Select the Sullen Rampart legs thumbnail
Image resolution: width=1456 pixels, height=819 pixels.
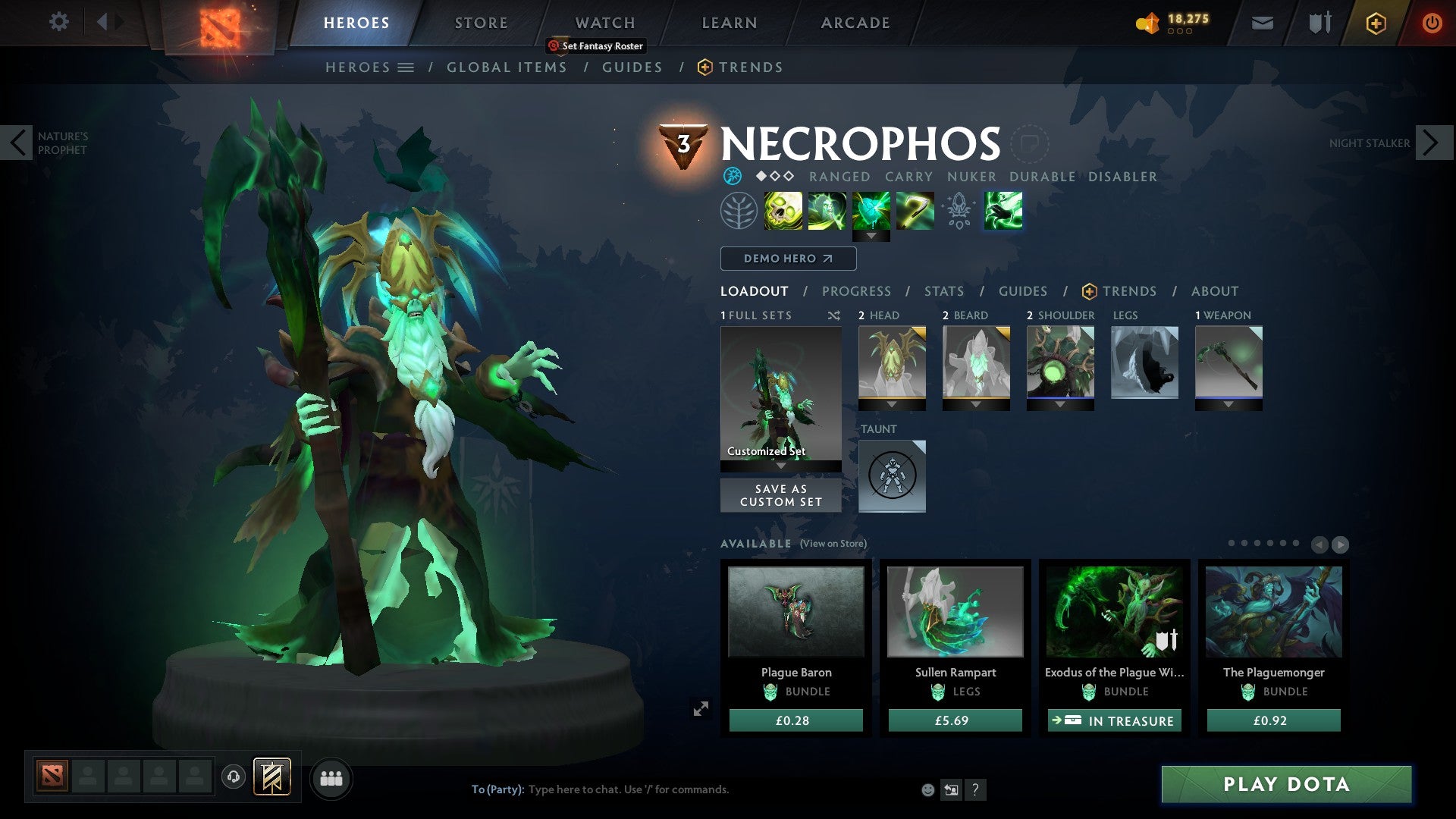point(954,611)
